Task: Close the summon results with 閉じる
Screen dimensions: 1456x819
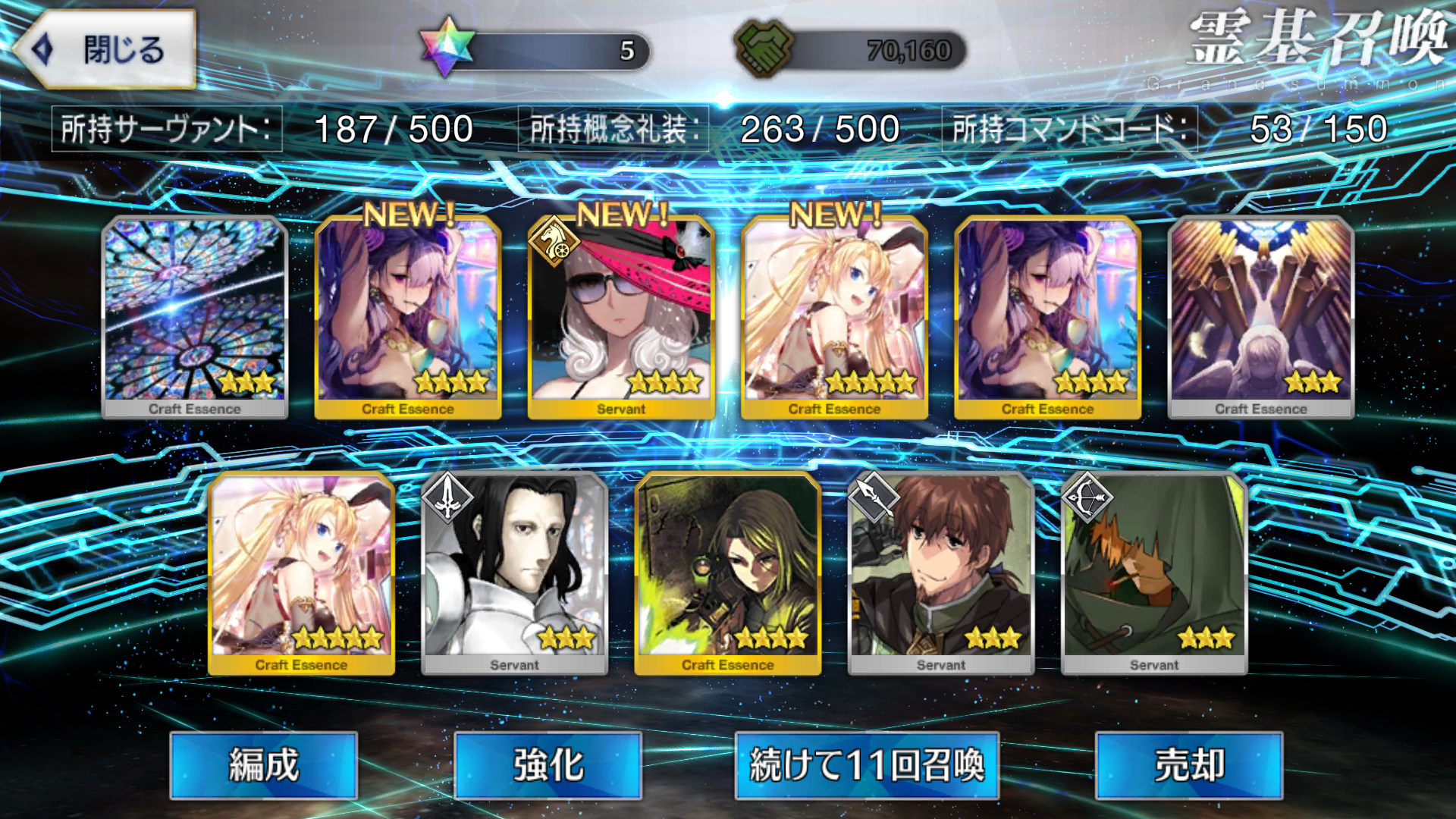Action: click(106, 50)
